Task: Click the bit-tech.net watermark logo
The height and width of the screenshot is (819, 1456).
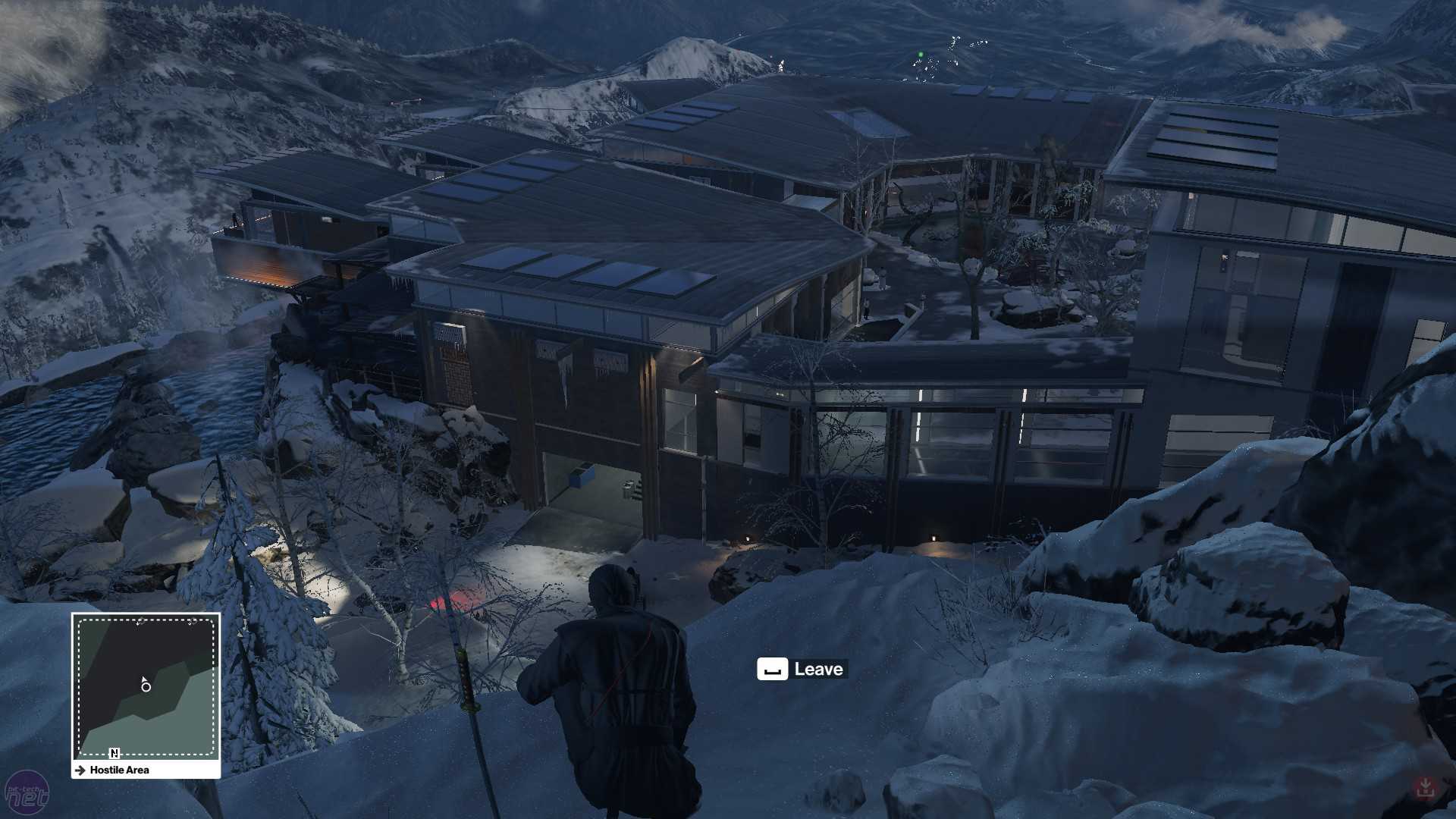Action: [x=27, y=794]
